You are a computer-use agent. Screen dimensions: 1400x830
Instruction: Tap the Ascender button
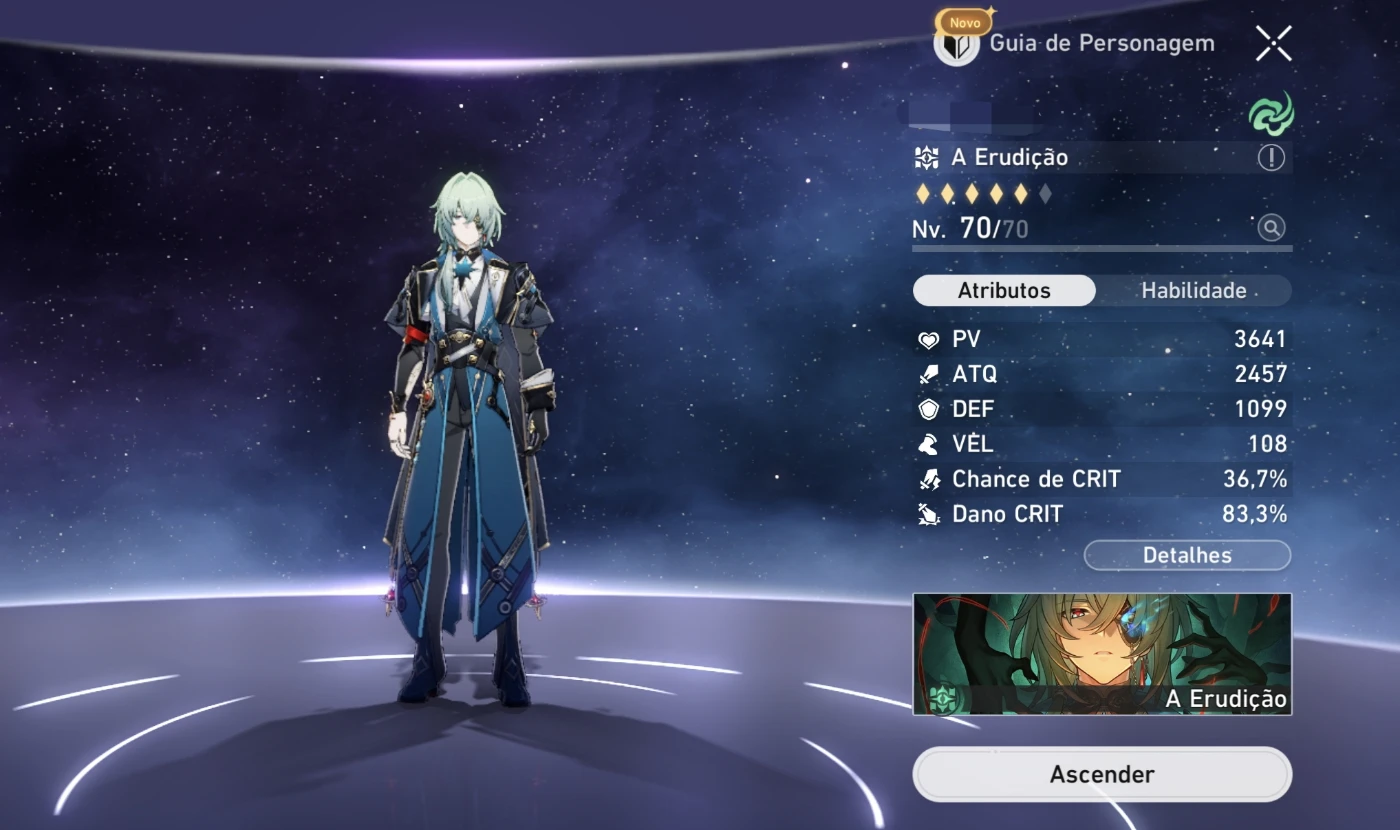click(1102, 774)
